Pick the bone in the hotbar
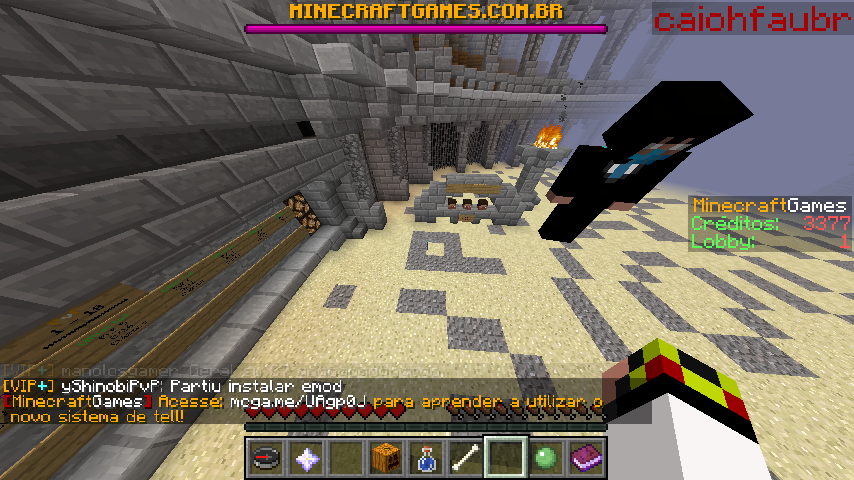 coord(465,458)
